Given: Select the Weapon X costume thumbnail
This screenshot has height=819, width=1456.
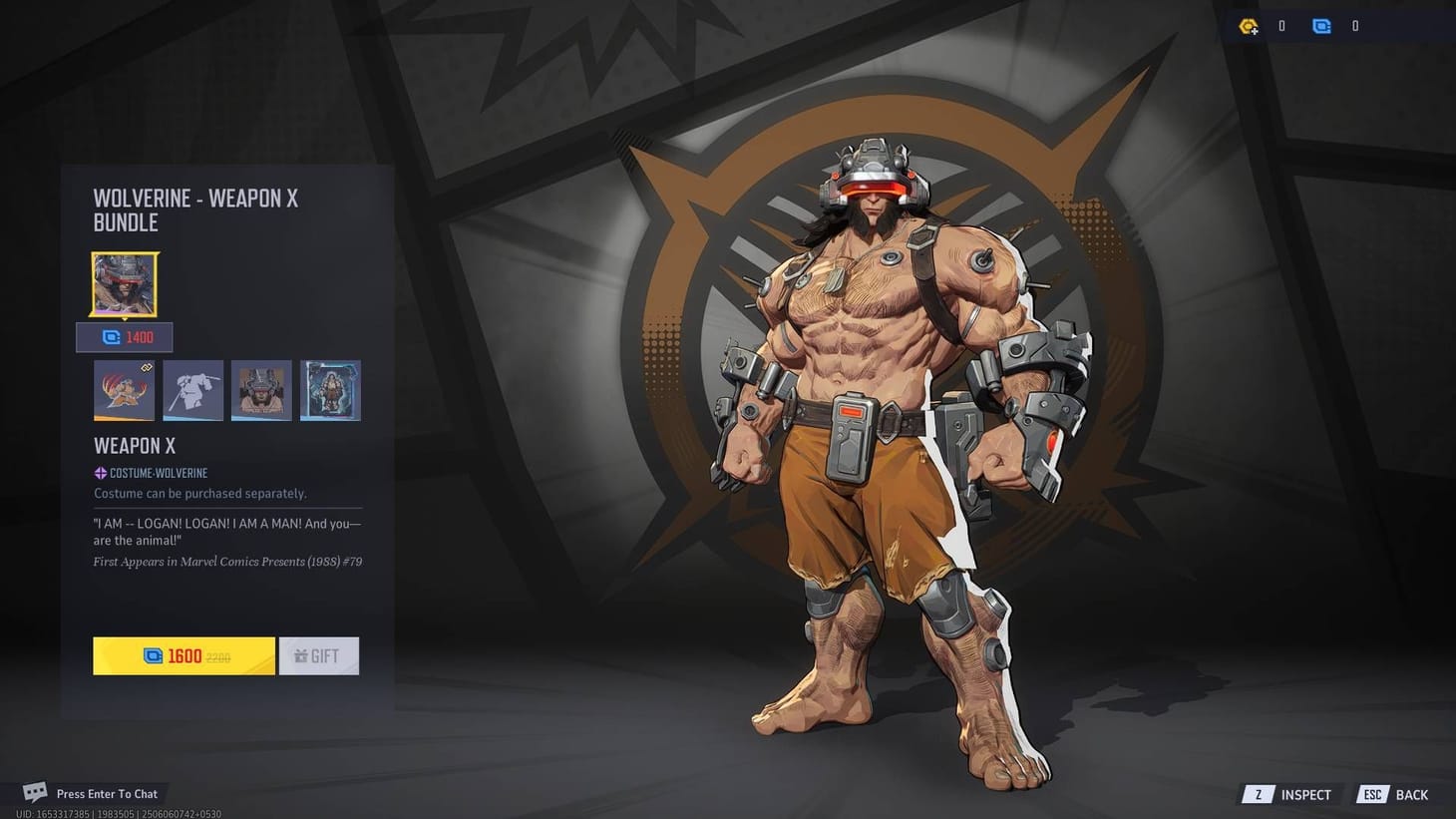Looking at the screenshot, I should pos(124,284).
